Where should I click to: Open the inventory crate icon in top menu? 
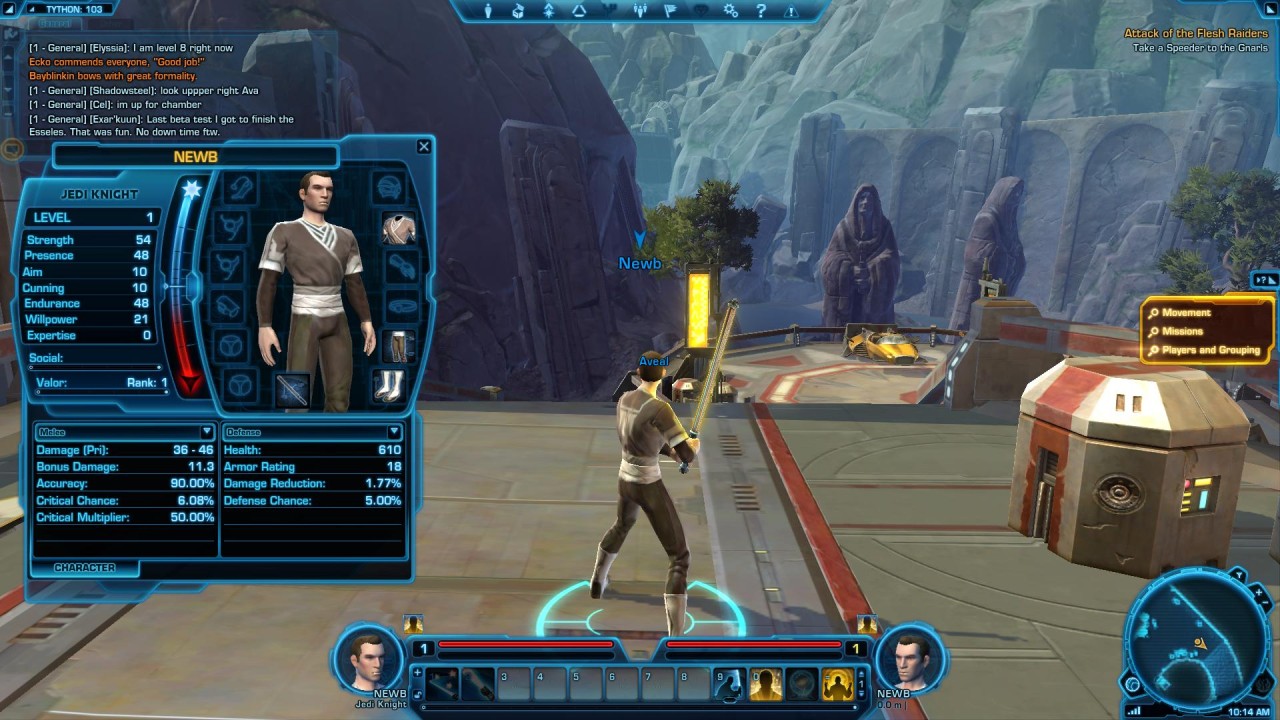tap(518, 11)
